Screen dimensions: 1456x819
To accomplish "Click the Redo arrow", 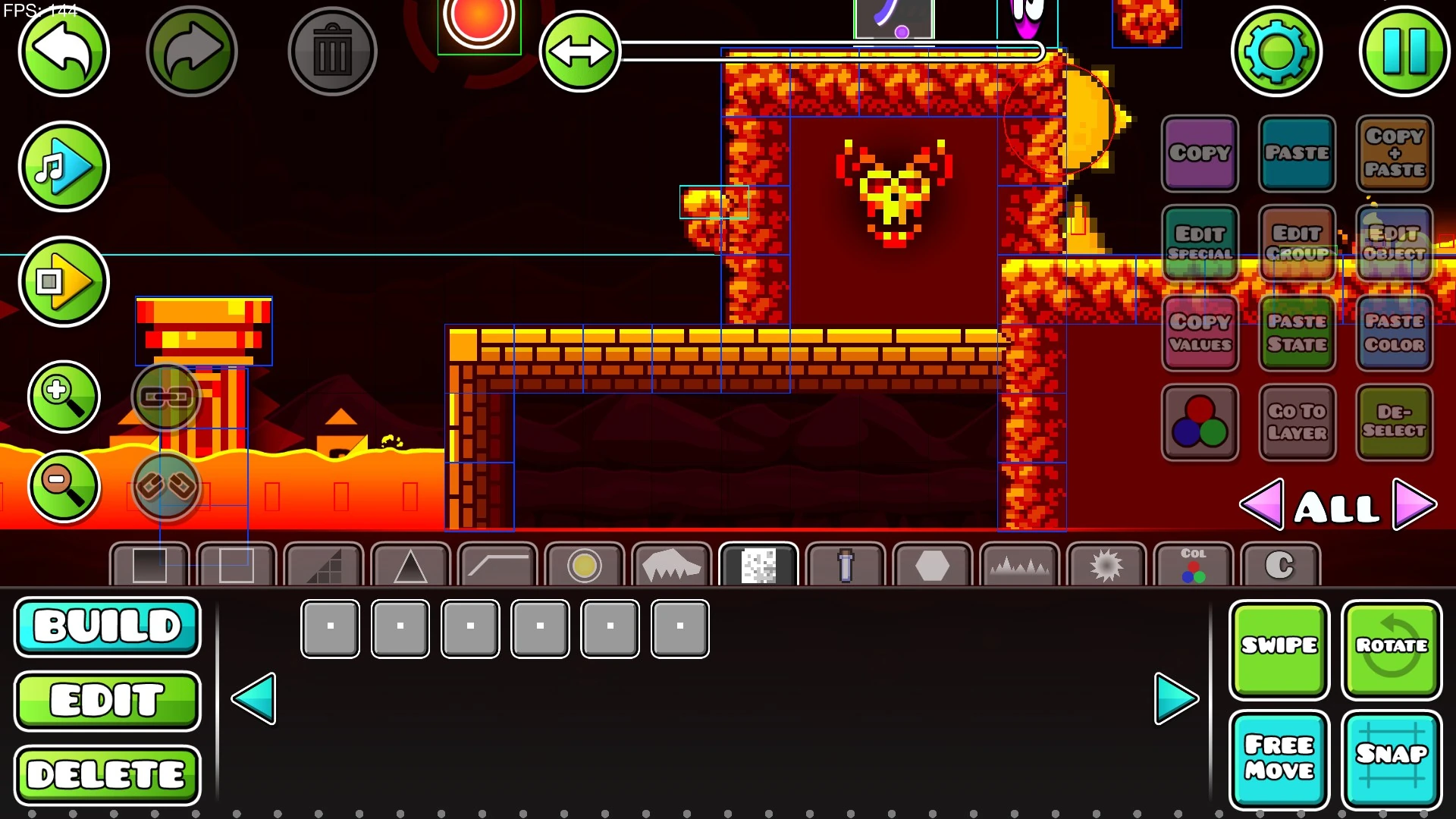I will tap(192, 51).
